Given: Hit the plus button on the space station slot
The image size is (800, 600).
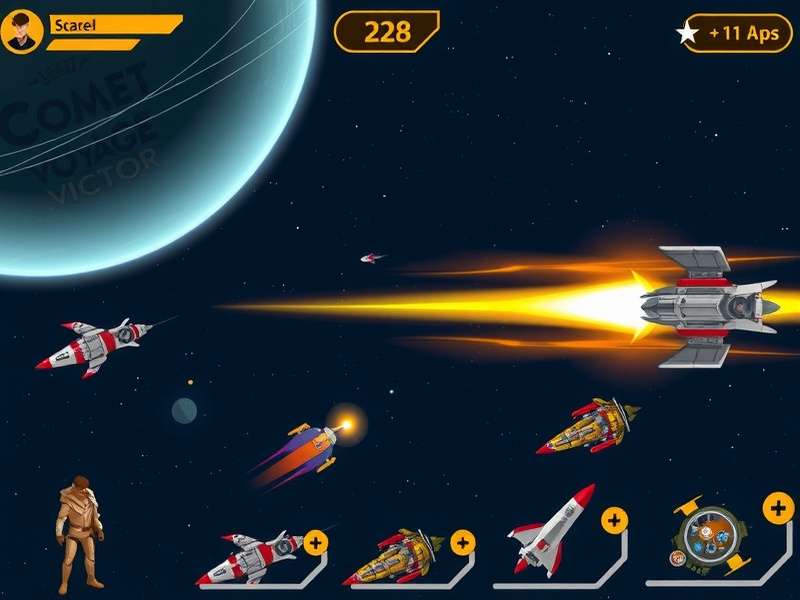Looking at the screenshot, I should pyautogui.click(x=778, y=508).
